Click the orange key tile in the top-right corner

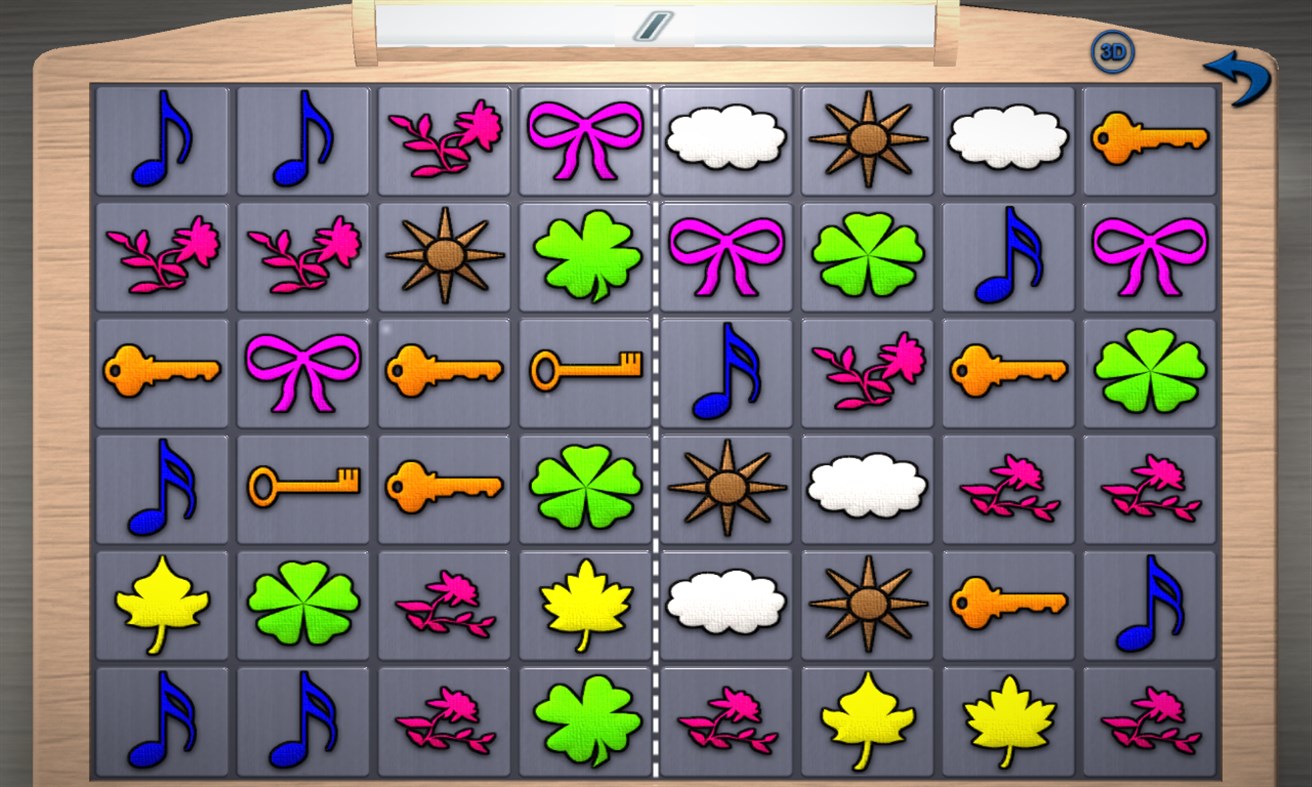coord(1150,140)
